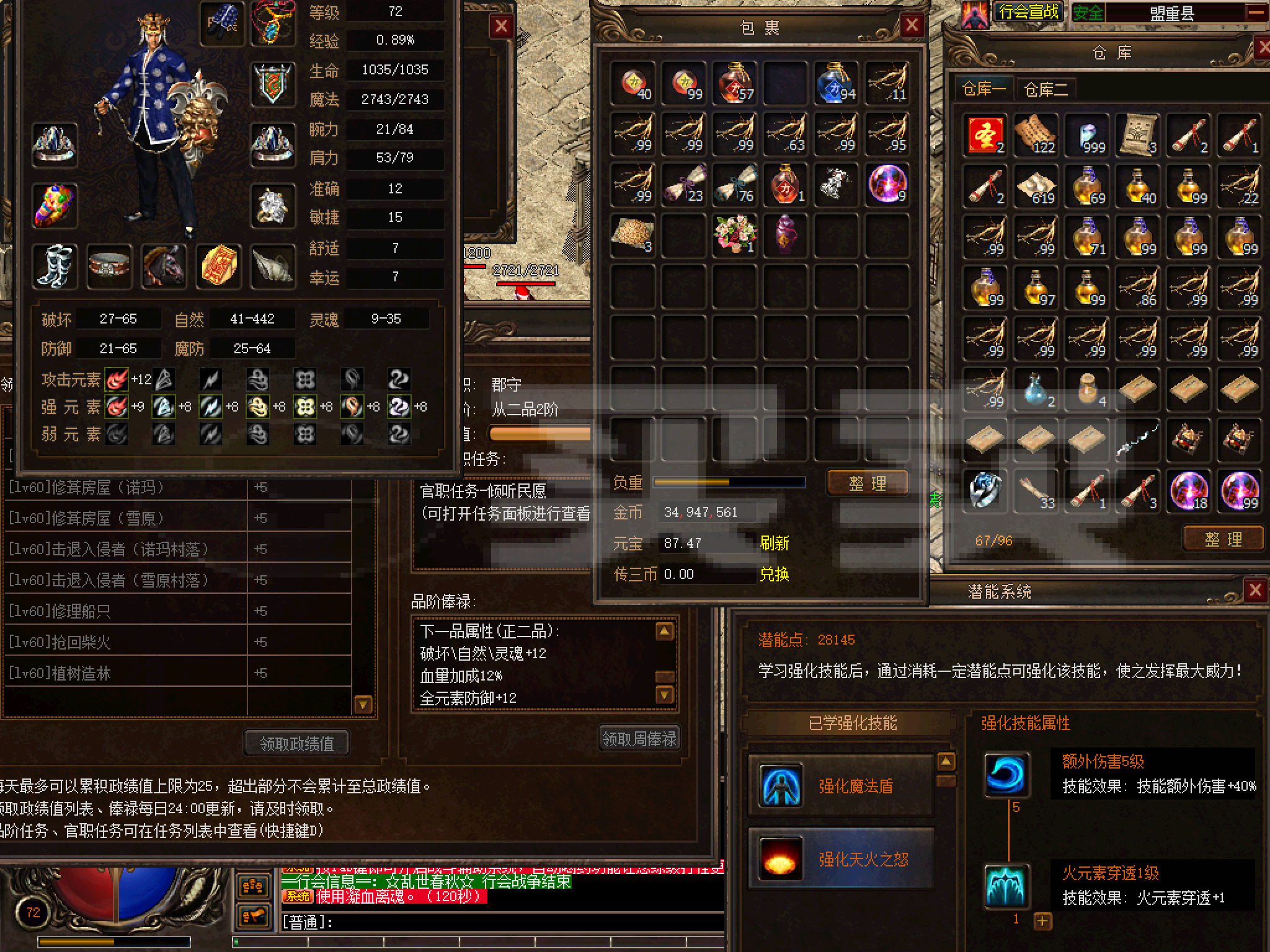Collect weekly salary with 领取周俸禄
1270x952 pixels.
pos(639,739)
